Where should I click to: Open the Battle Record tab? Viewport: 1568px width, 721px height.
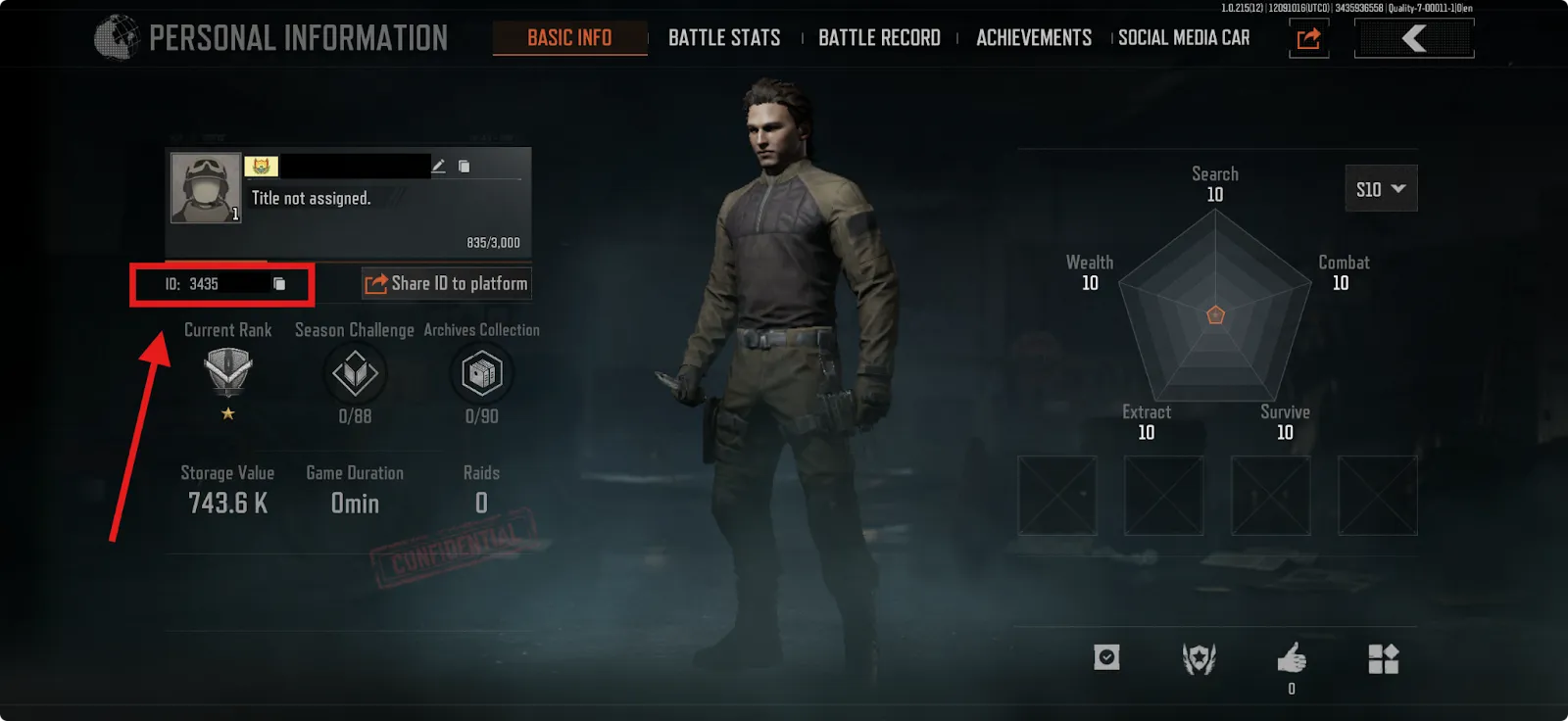[x=879, y=38]
